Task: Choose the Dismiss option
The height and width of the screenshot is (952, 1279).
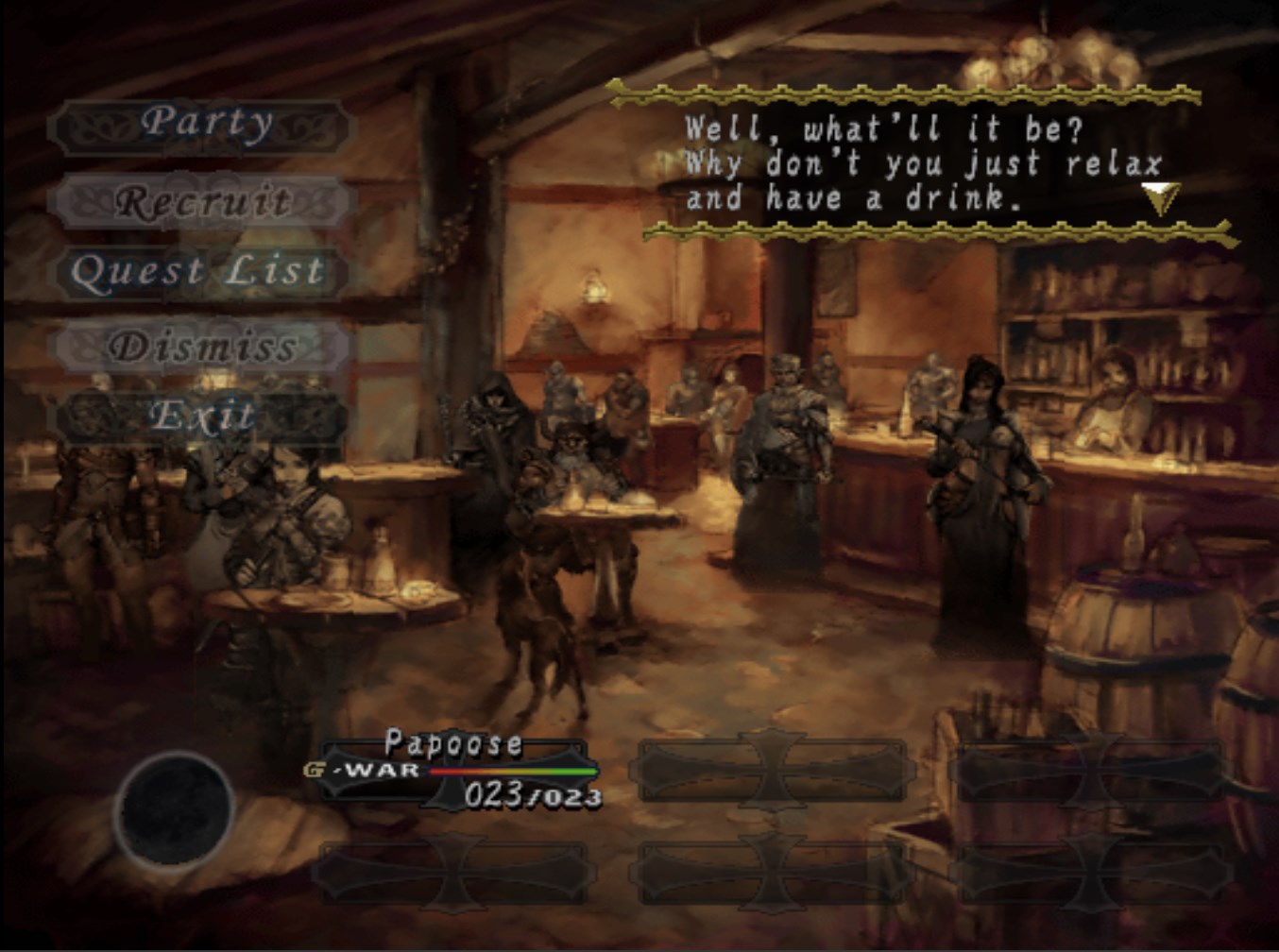Action: 203,346
